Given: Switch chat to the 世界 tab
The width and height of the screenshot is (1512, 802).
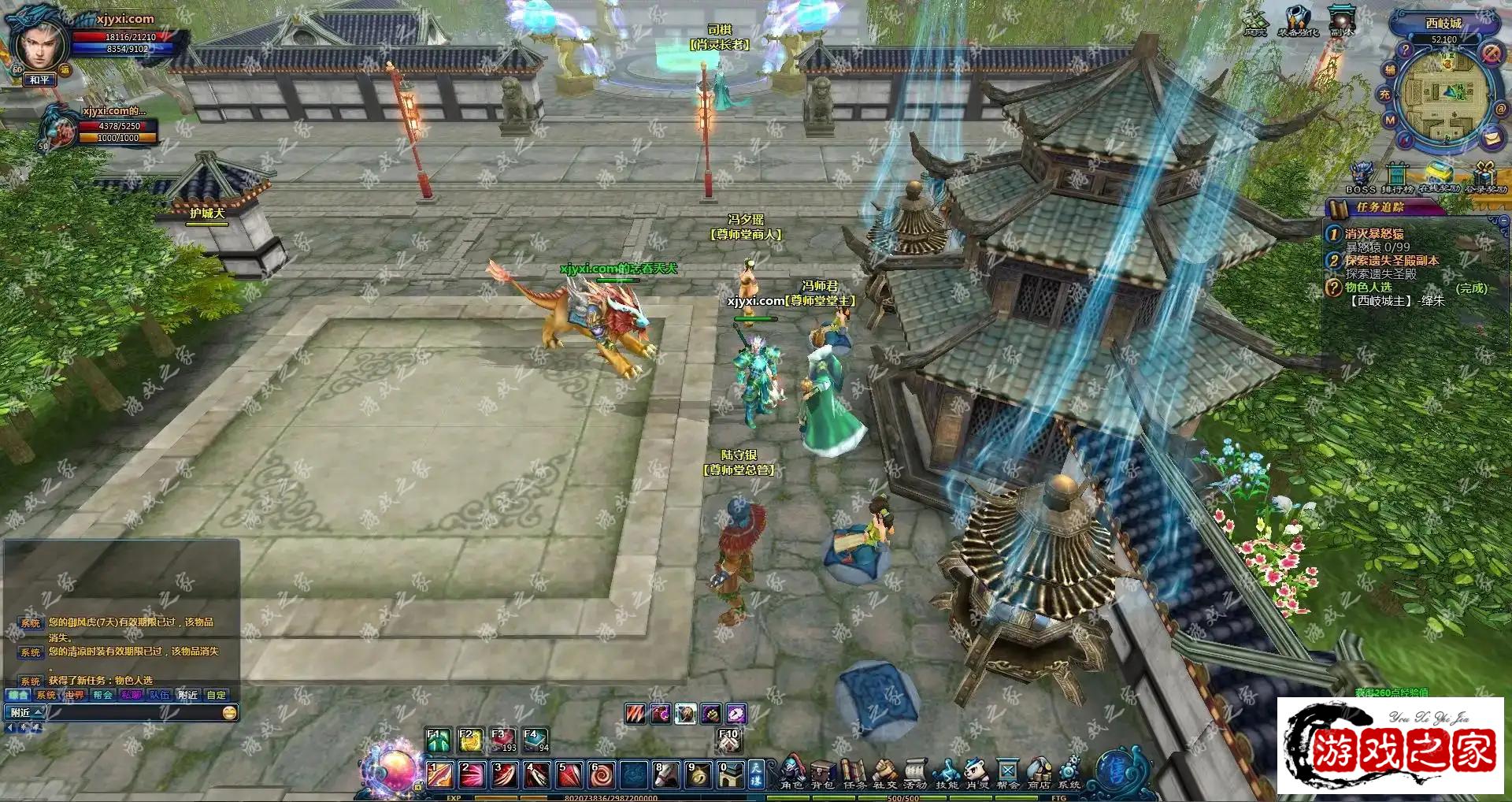Looking at the screenshot, I should point(75,695).
